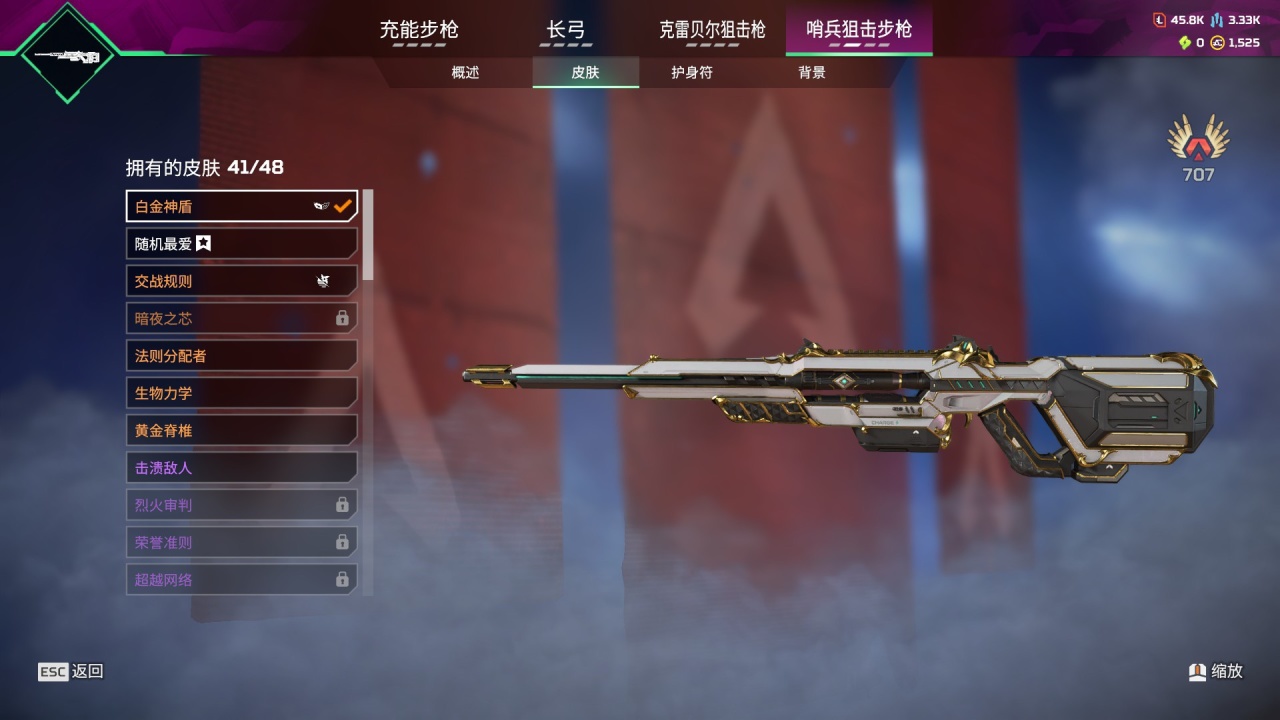
Task: Select the 白金神盾 skin
Action: 241,206
